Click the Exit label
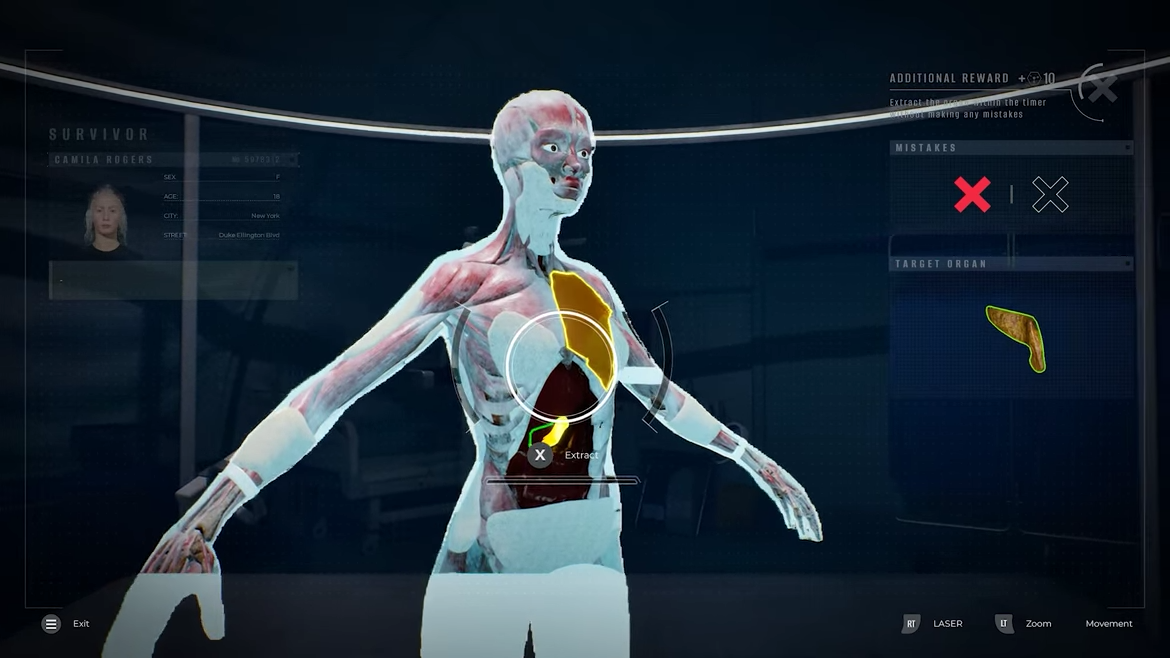 click(81, 624)
